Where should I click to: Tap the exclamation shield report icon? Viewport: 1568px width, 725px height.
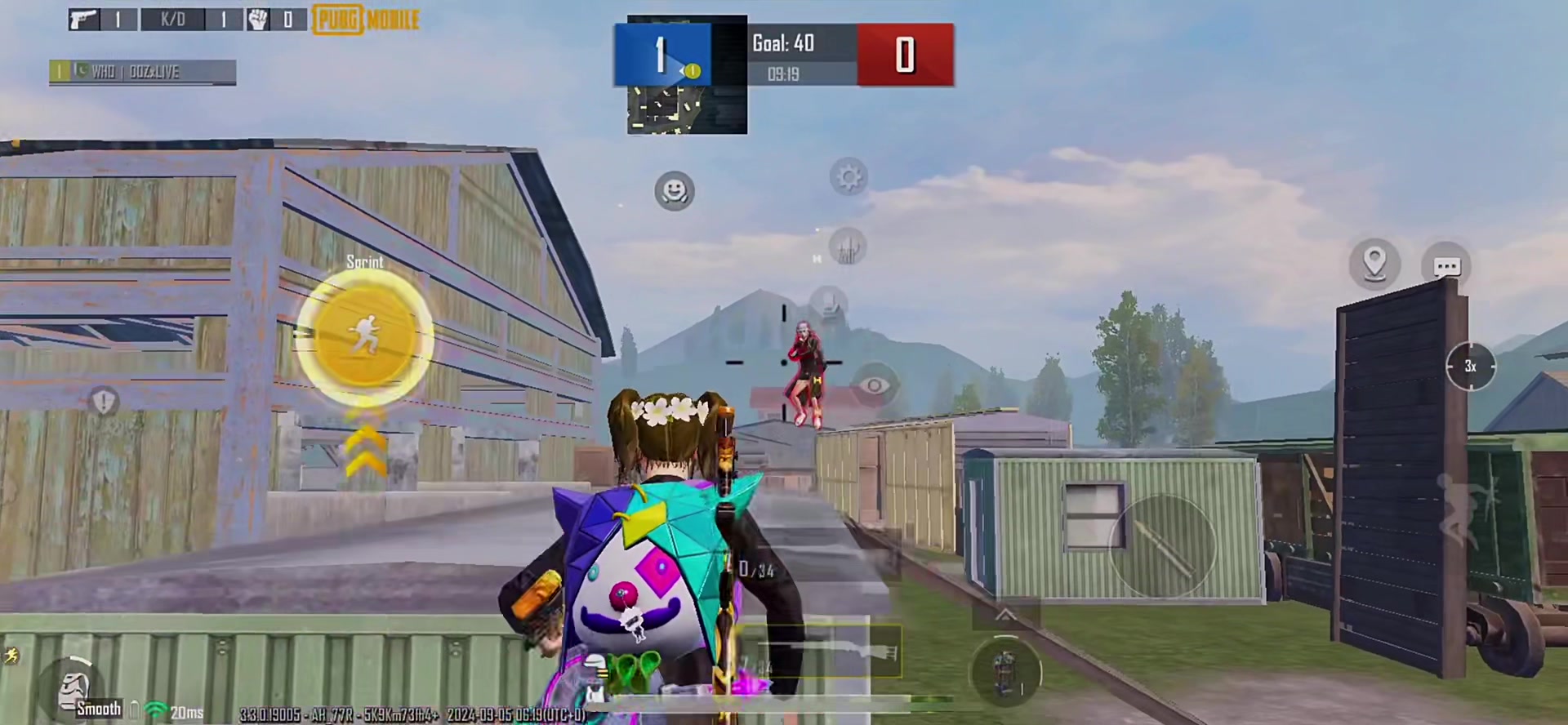[x=104, y=402]
